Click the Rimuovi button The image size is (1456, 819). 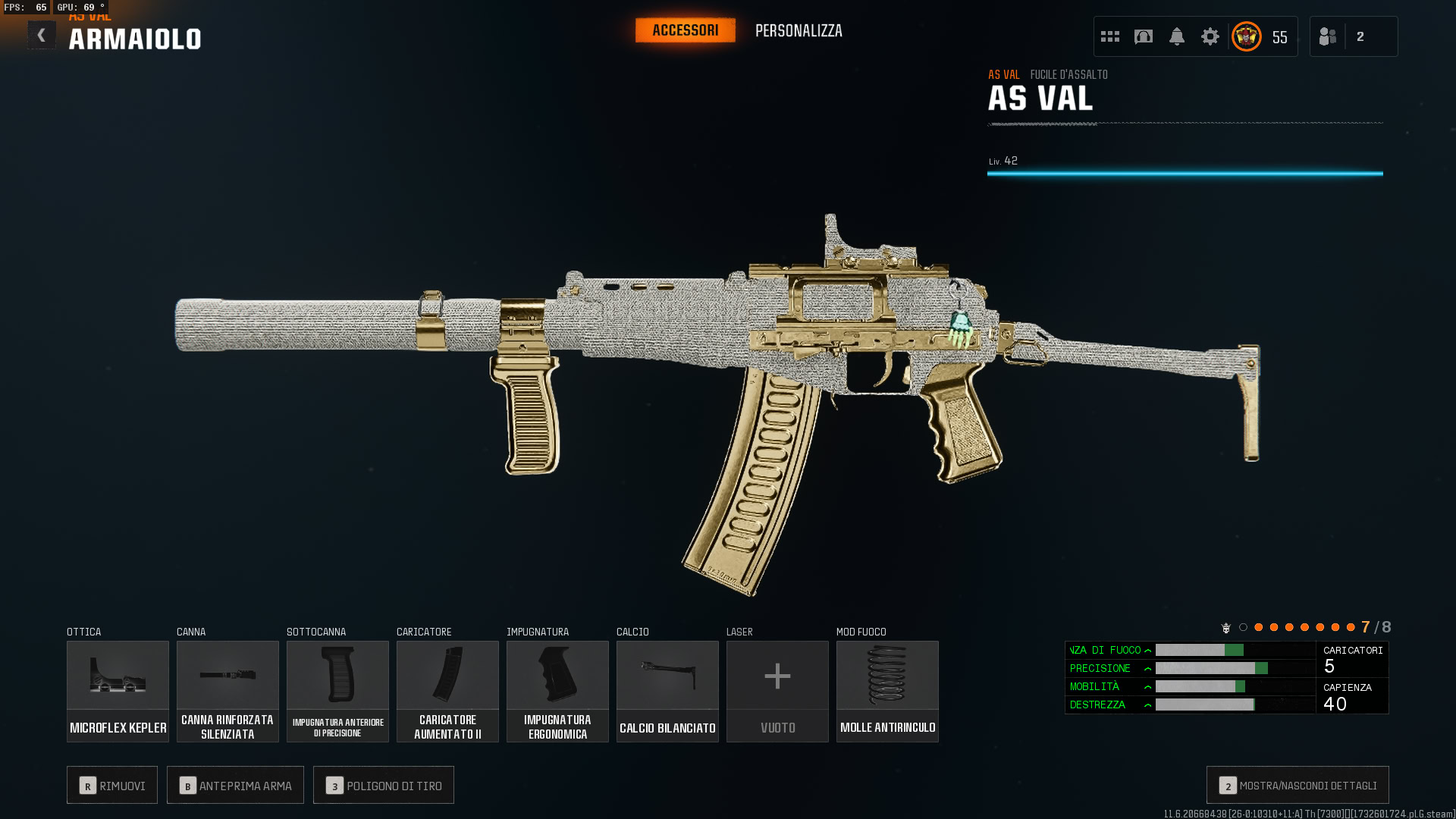(x=112, y=786)
